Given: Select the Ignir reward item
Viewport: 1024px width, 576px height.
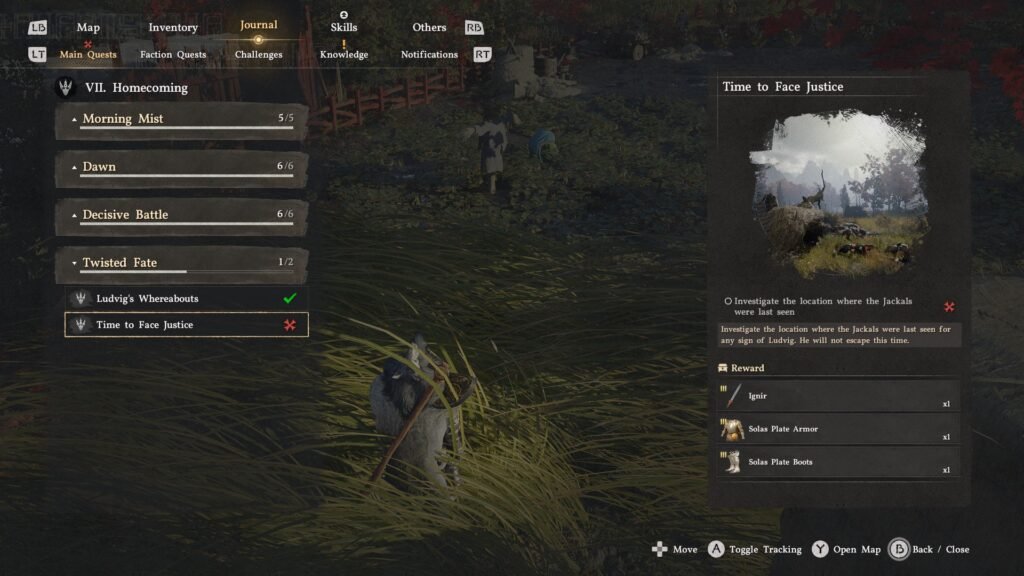Looking at the screenshot, I should (838, 396).
